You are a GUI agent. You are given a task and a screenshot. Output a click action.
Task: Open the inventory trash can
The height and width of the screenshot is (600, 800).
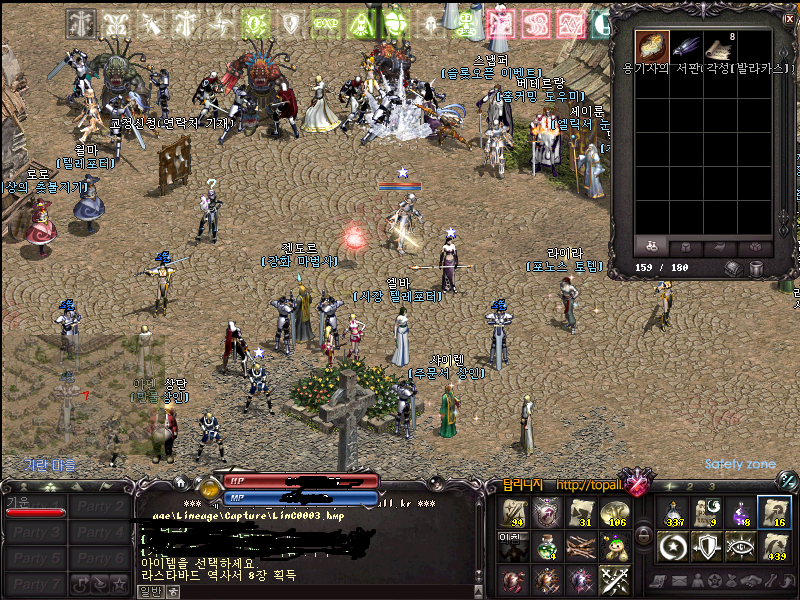[x=757, y=268]
